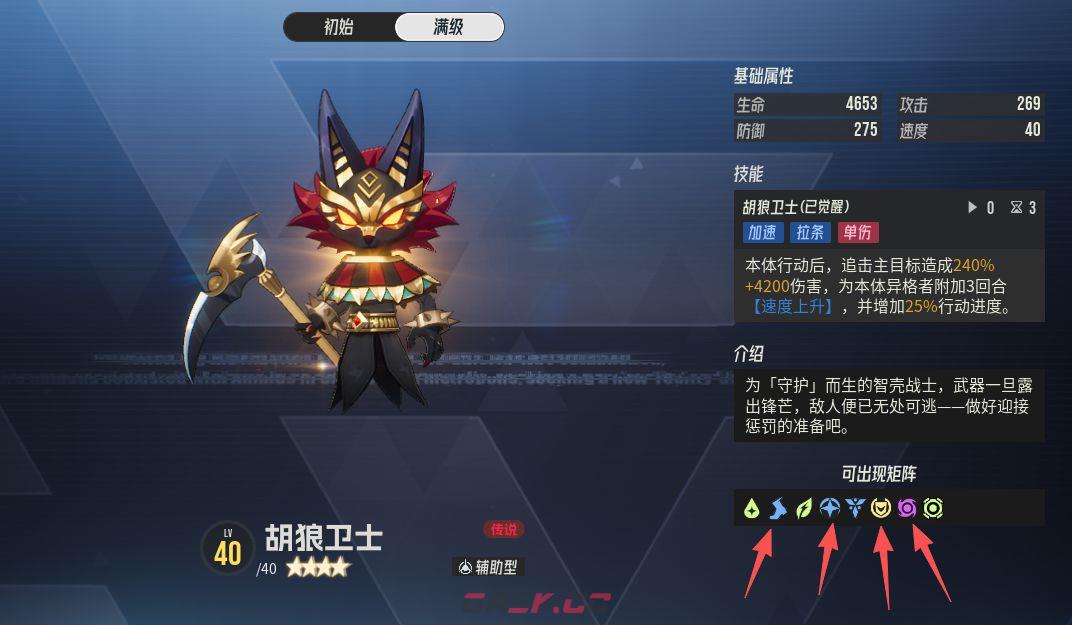The image size is (1072, 625).
Task: Show the 加速 skill tag
Action: (x=762, y=232)
